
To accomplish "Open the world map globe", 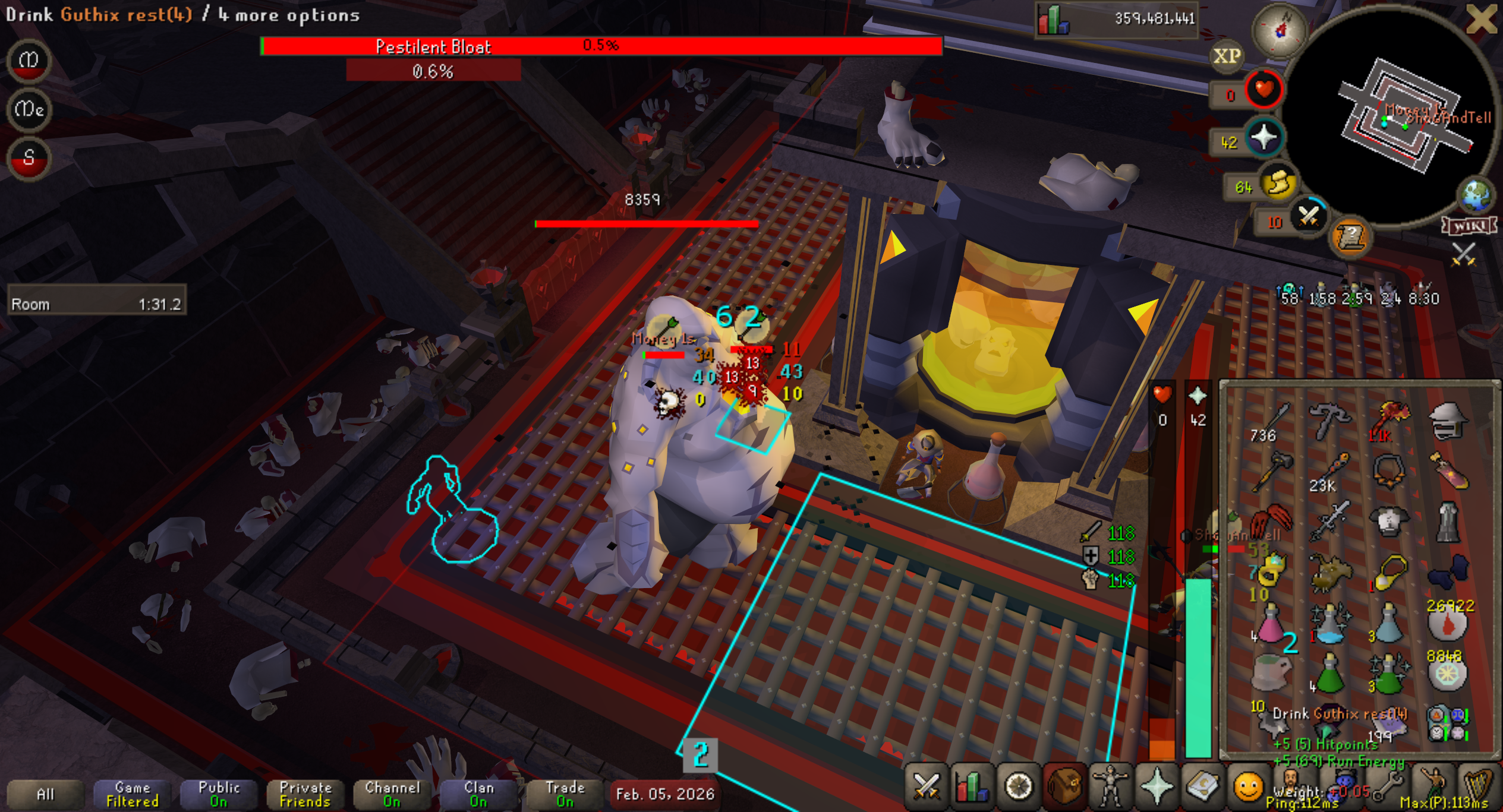I will [x=1476, y=195].
